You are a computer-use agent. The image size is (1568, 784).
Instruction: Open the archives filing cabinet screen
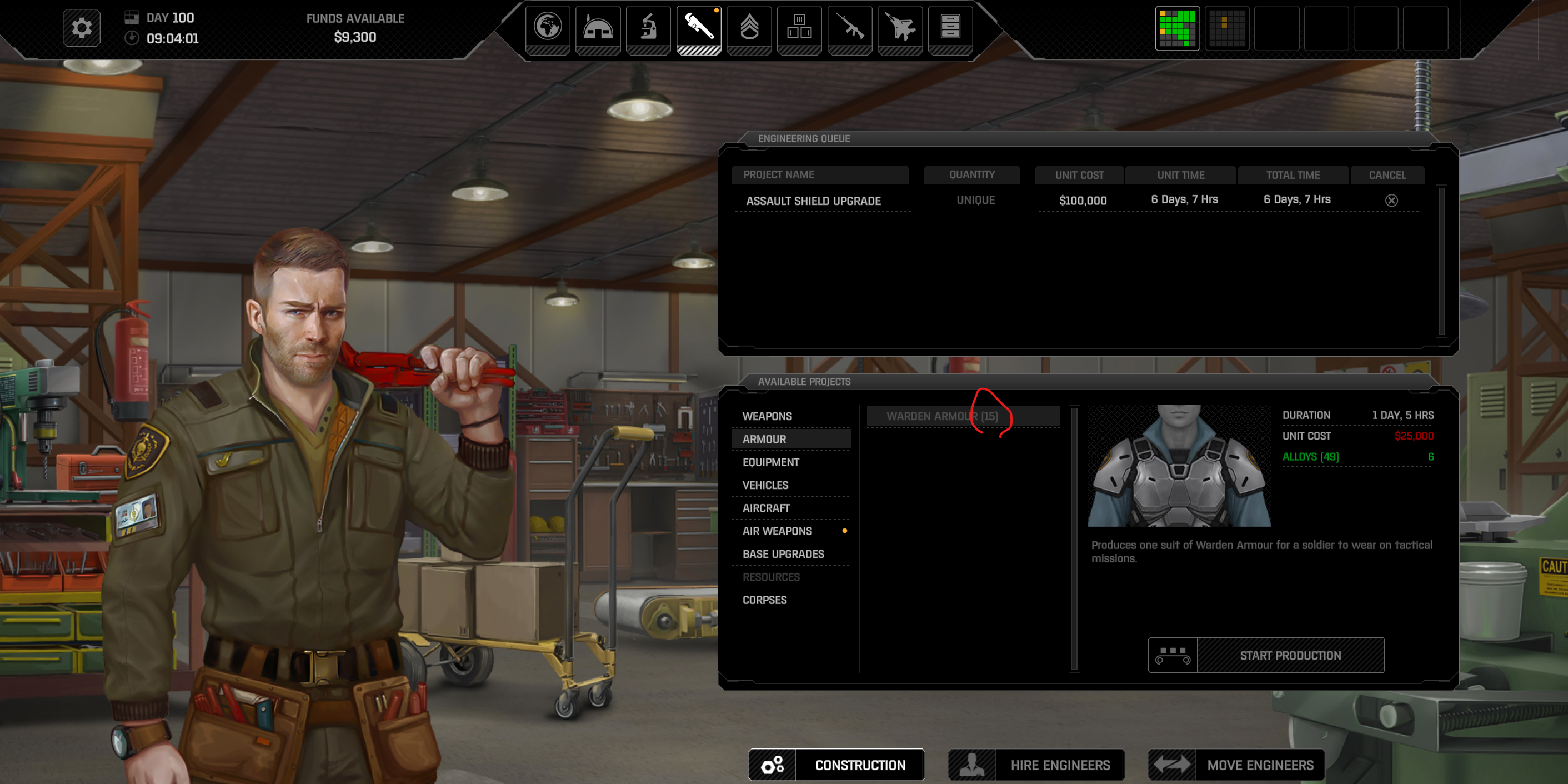tap(950, 28)
